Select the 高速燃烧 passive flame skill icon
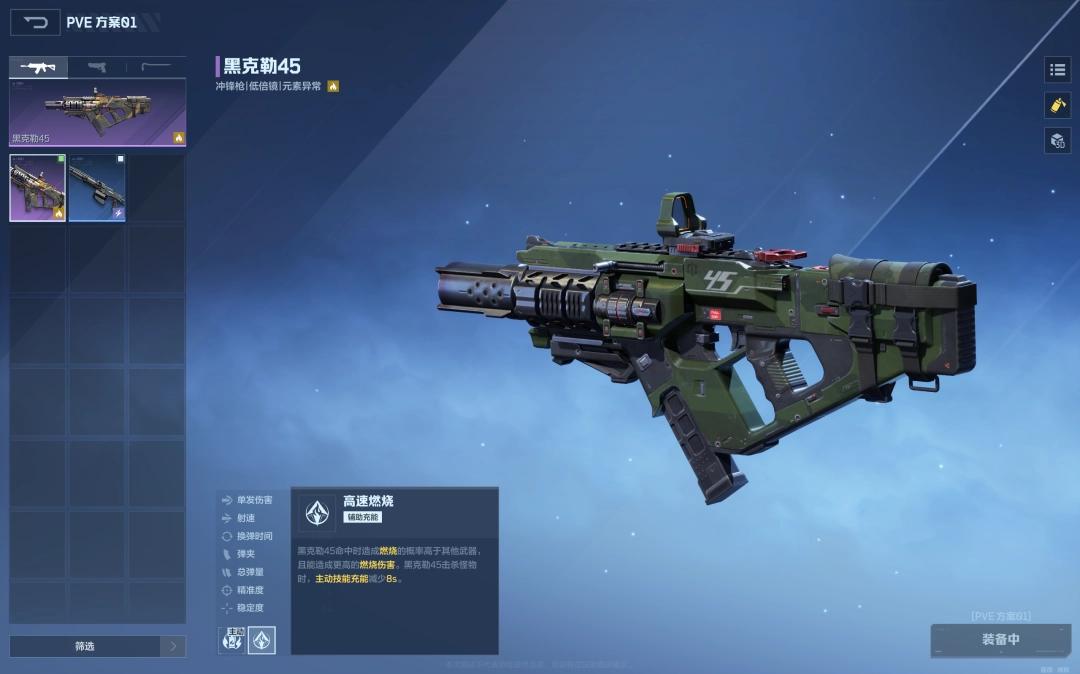Screen dimensions: 1080x674 pyautogui.click(x=262, y=640)
